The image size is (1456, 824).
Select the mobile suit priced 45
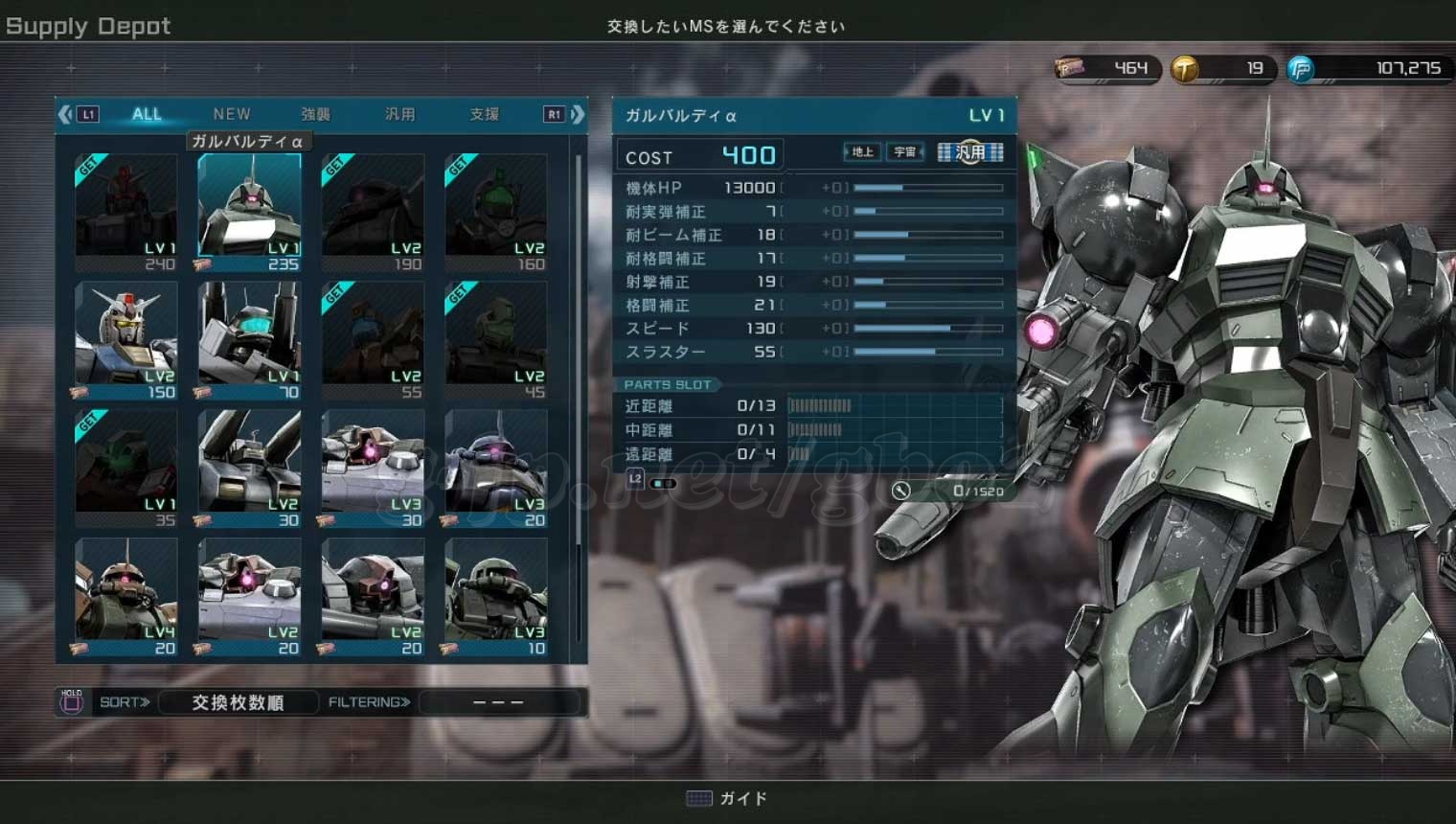[x=496, y=340]
